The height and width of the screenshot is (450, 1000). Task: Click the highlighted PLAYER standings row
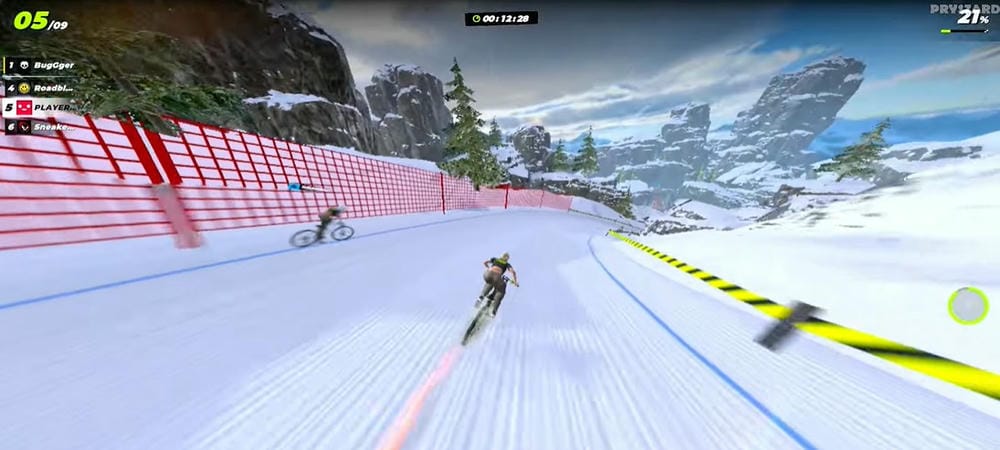[40, 107]
